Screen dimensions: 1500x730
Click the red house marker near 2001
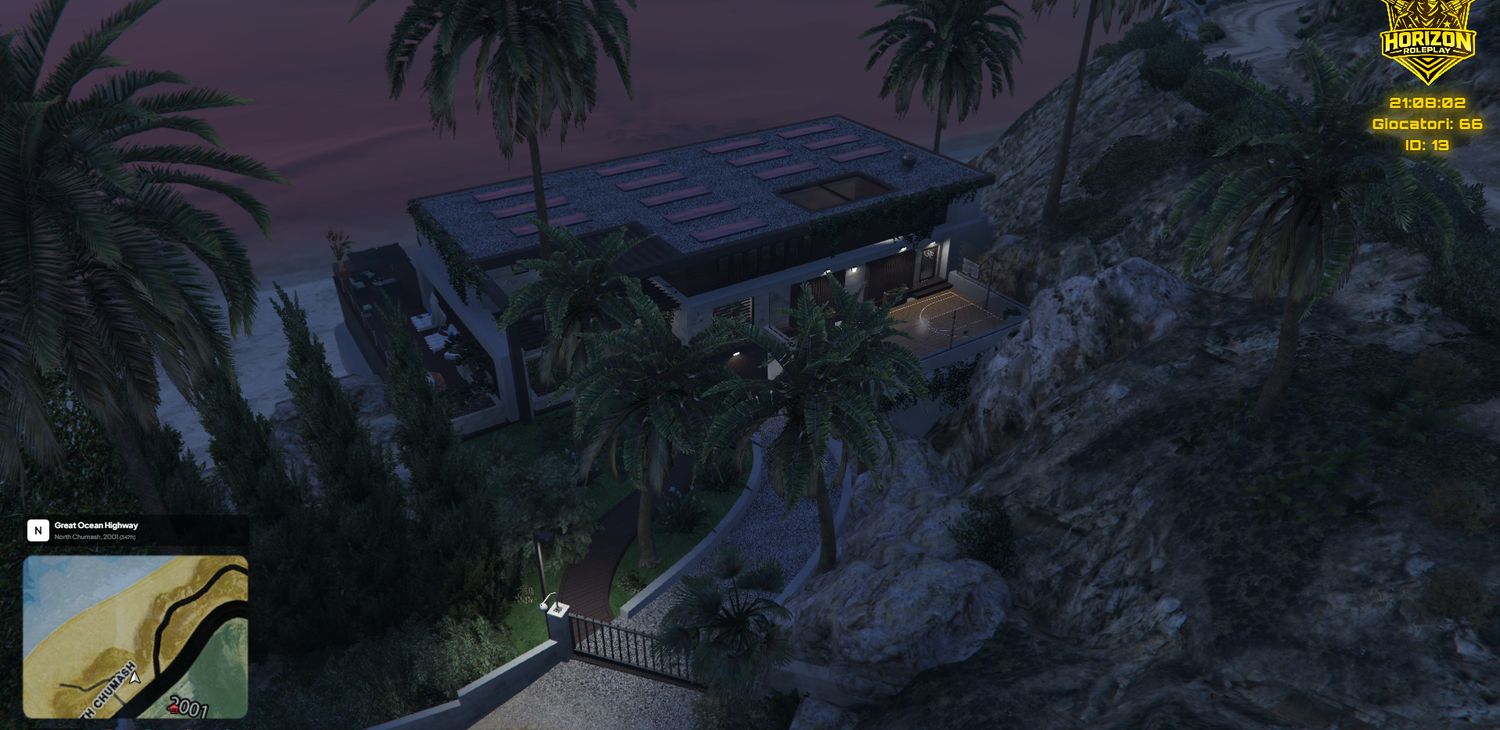tap(174, 708)
